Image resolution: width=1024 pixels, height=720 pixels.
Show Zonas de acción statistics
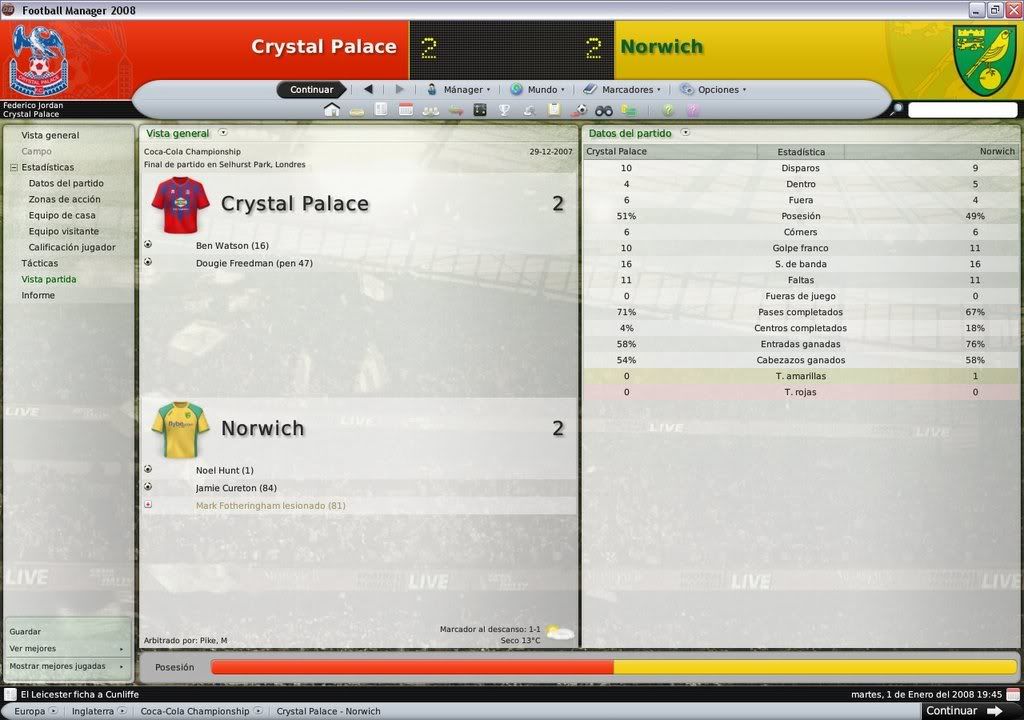click(x=64, y=199)
